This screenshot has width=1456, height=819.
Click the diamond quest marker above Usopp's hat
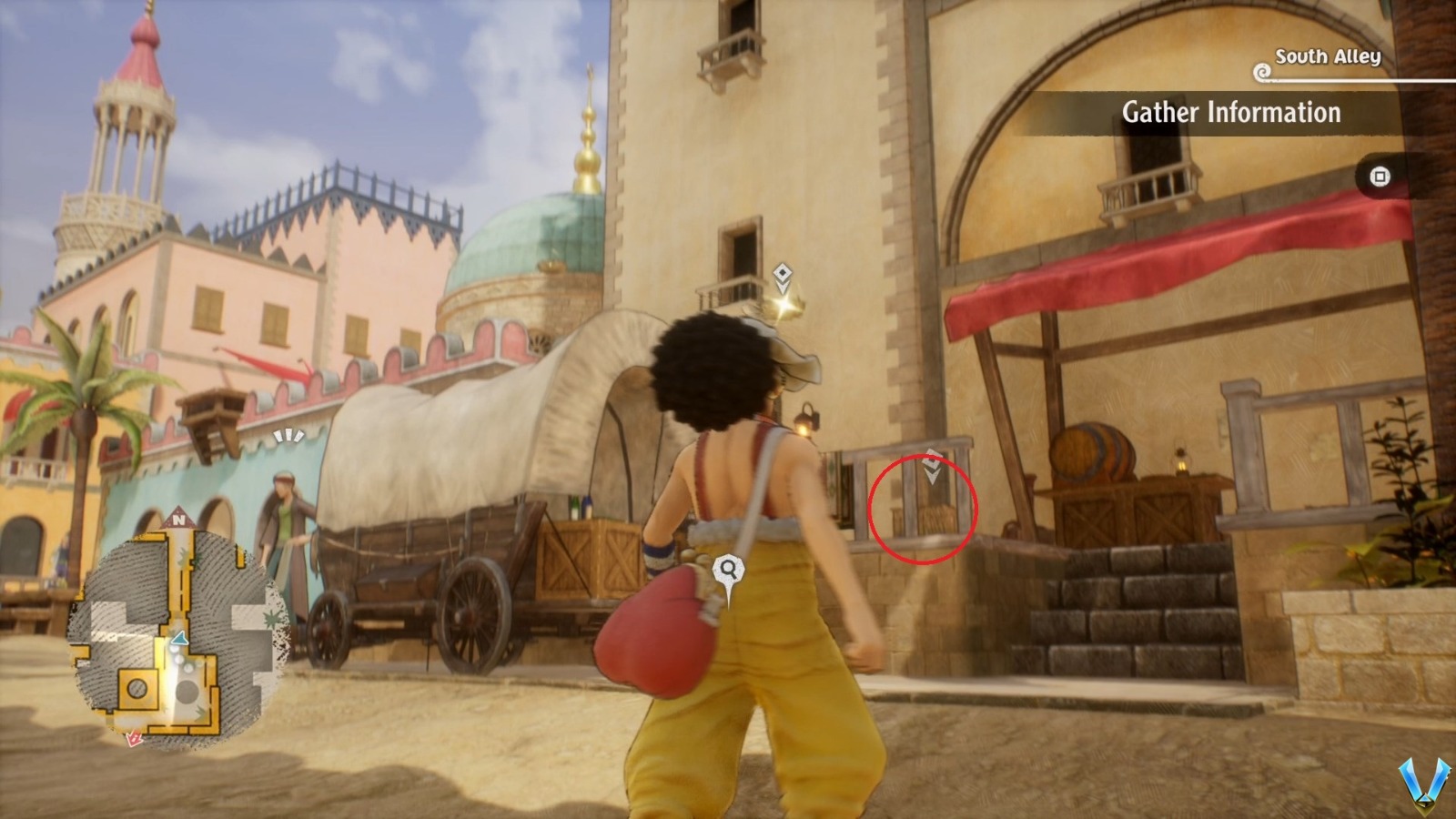[x=783, y=274]
